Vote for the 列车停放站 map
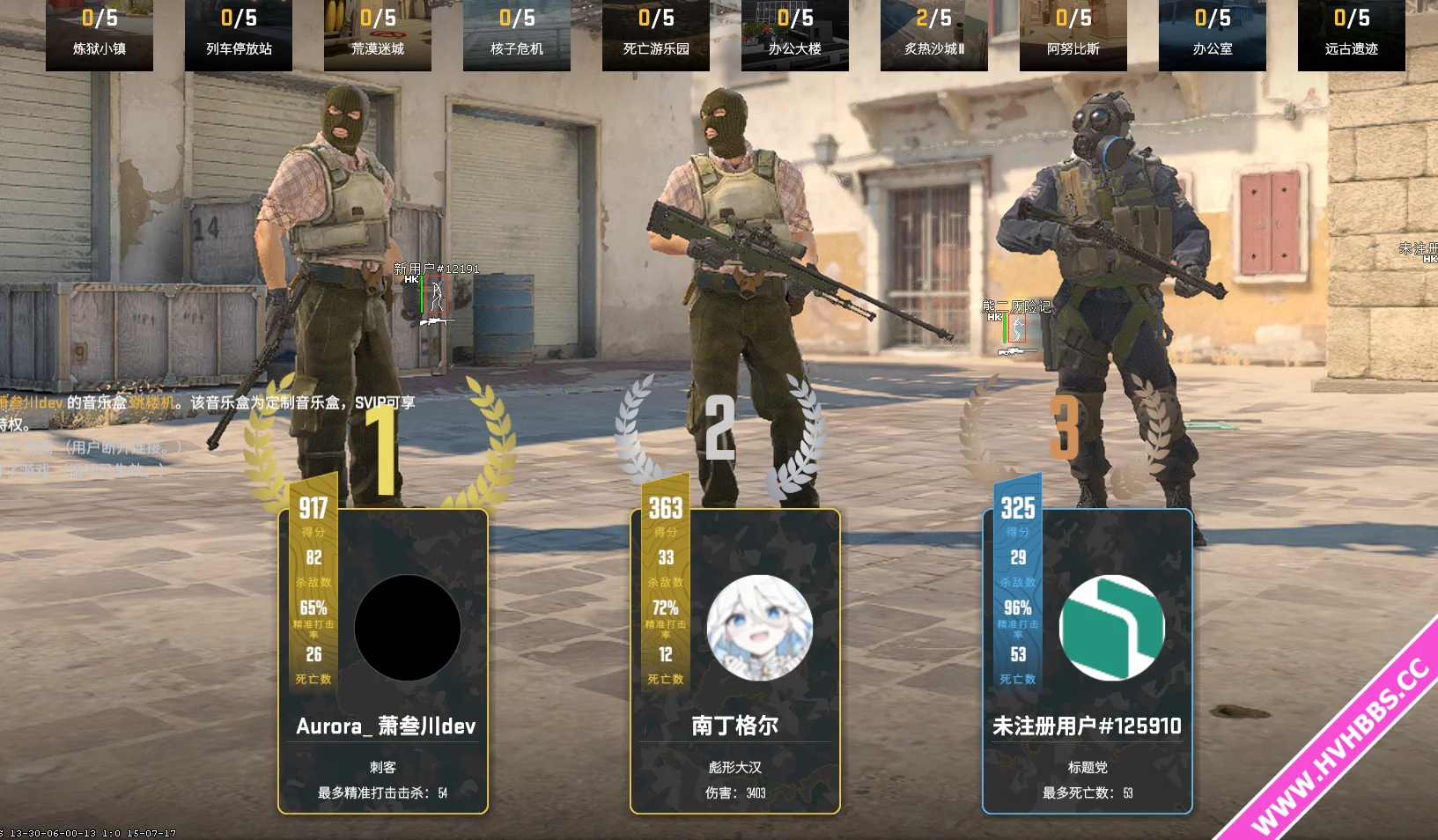This screenshot has height=840, width=1438. [239, 33]
